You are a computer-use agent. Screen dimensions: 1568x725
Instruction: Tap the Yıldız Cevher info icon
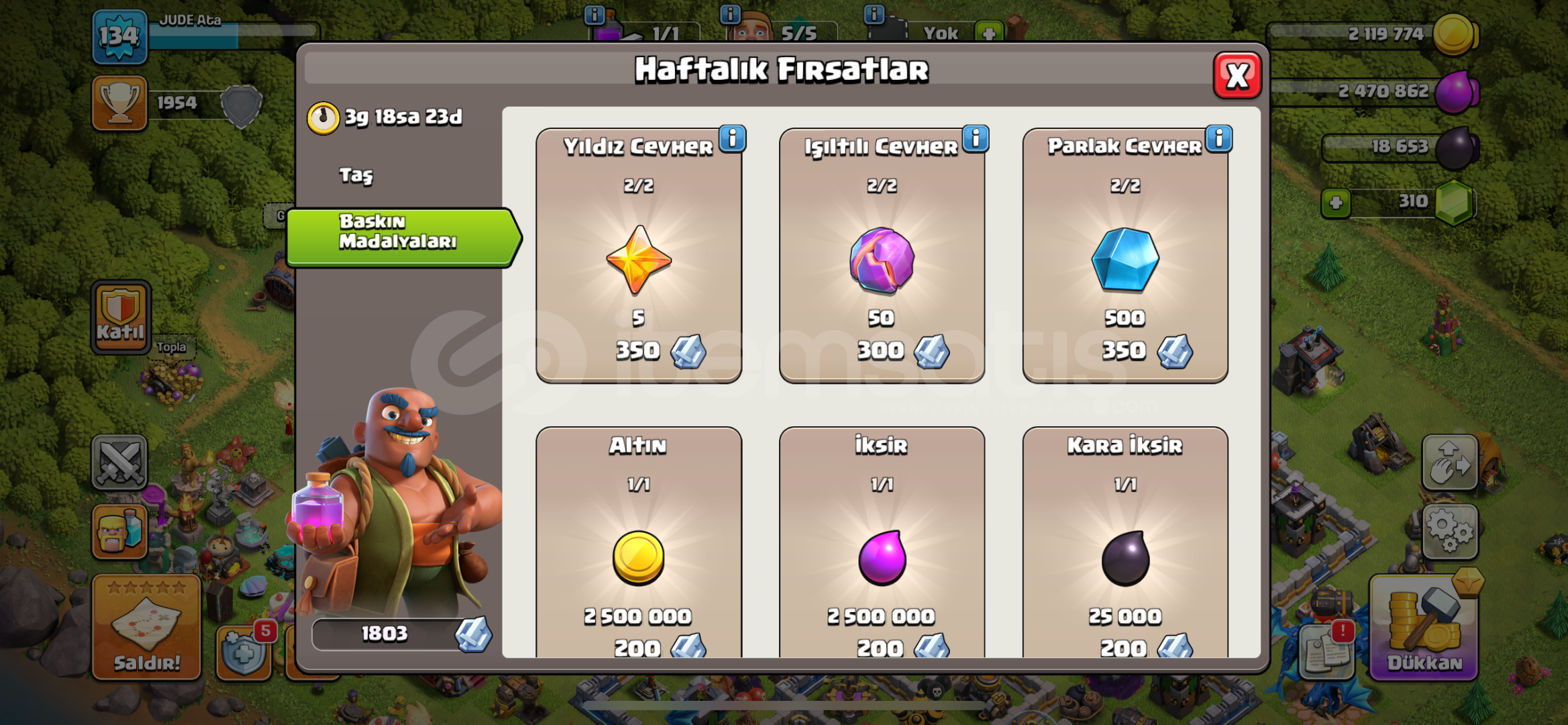click(x=732, y=139)
